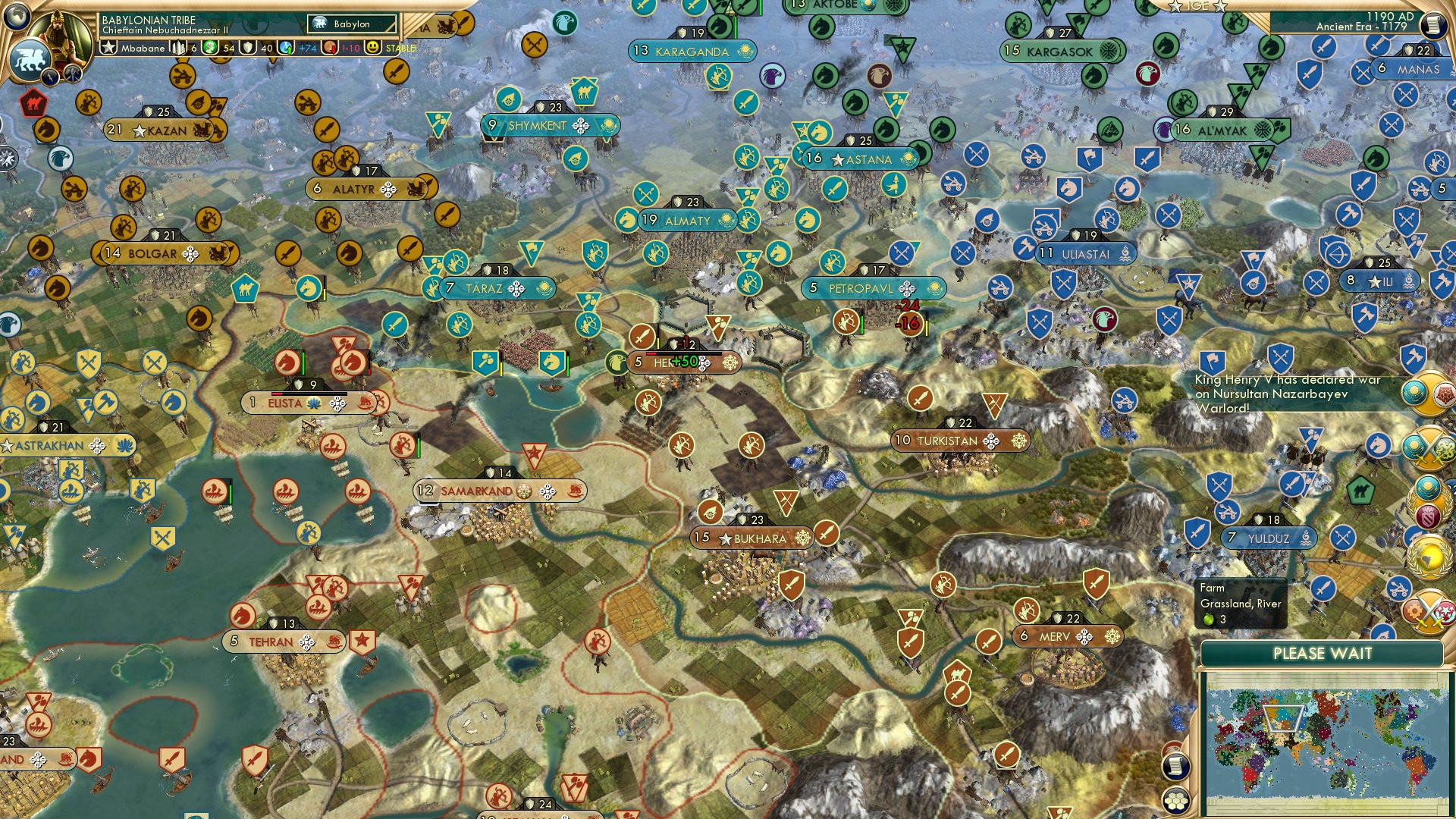Image resolution: width=1456 pixels, height=819 pixels.
Task: Click the Babylon winged lion civilization icon
Action: pyautogui.click(x=31, y=58)
